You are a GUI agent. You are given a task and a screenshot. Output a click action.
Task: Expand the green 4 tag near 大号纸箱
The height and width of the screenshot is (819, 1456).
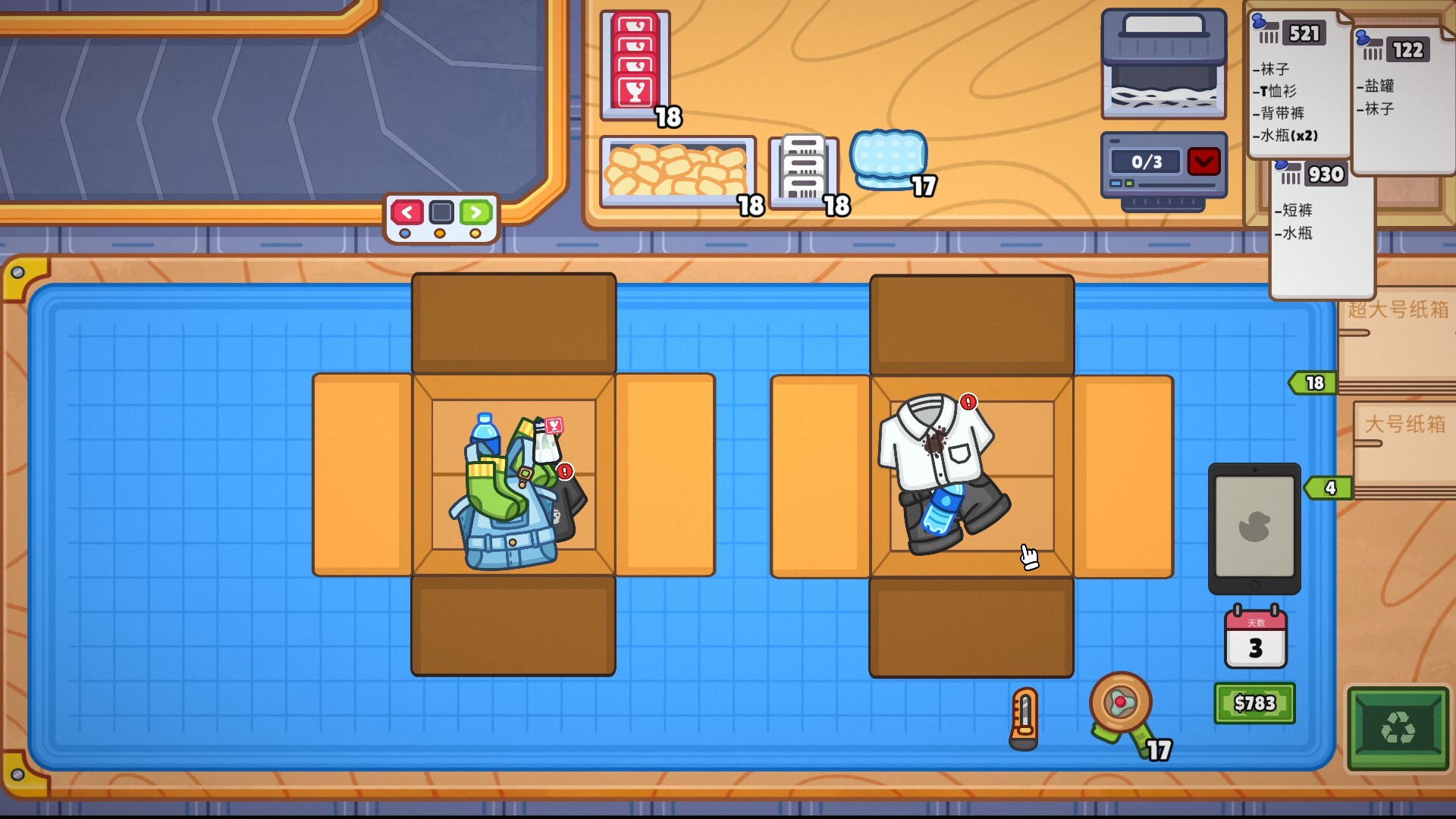coord(1329,489)
